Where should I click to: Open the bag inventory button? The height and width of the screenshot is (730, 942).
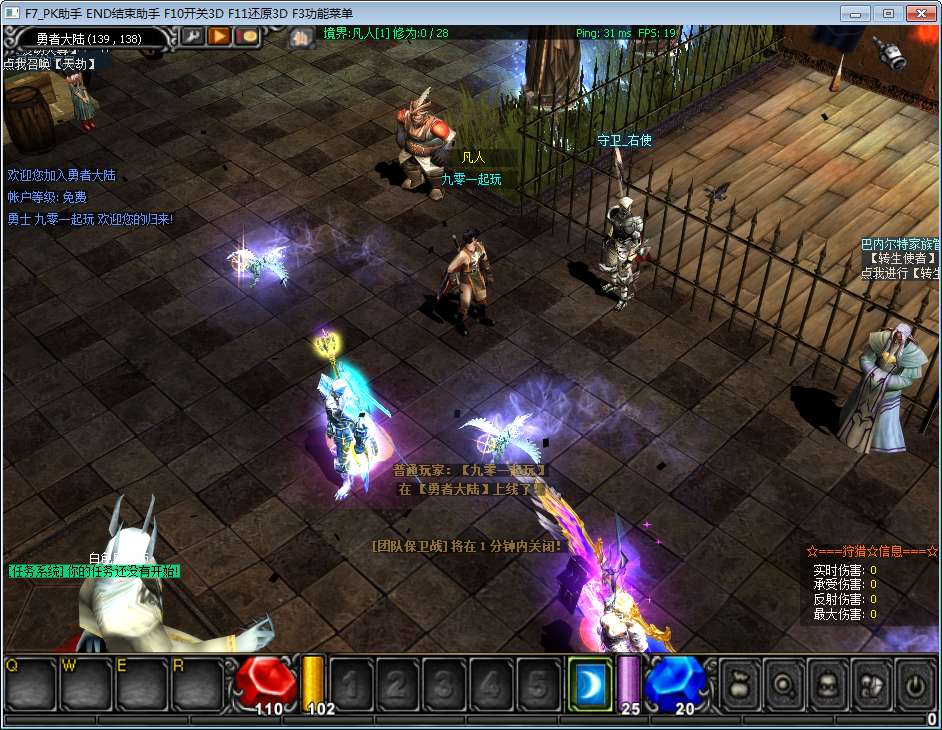tap(741, 684)
